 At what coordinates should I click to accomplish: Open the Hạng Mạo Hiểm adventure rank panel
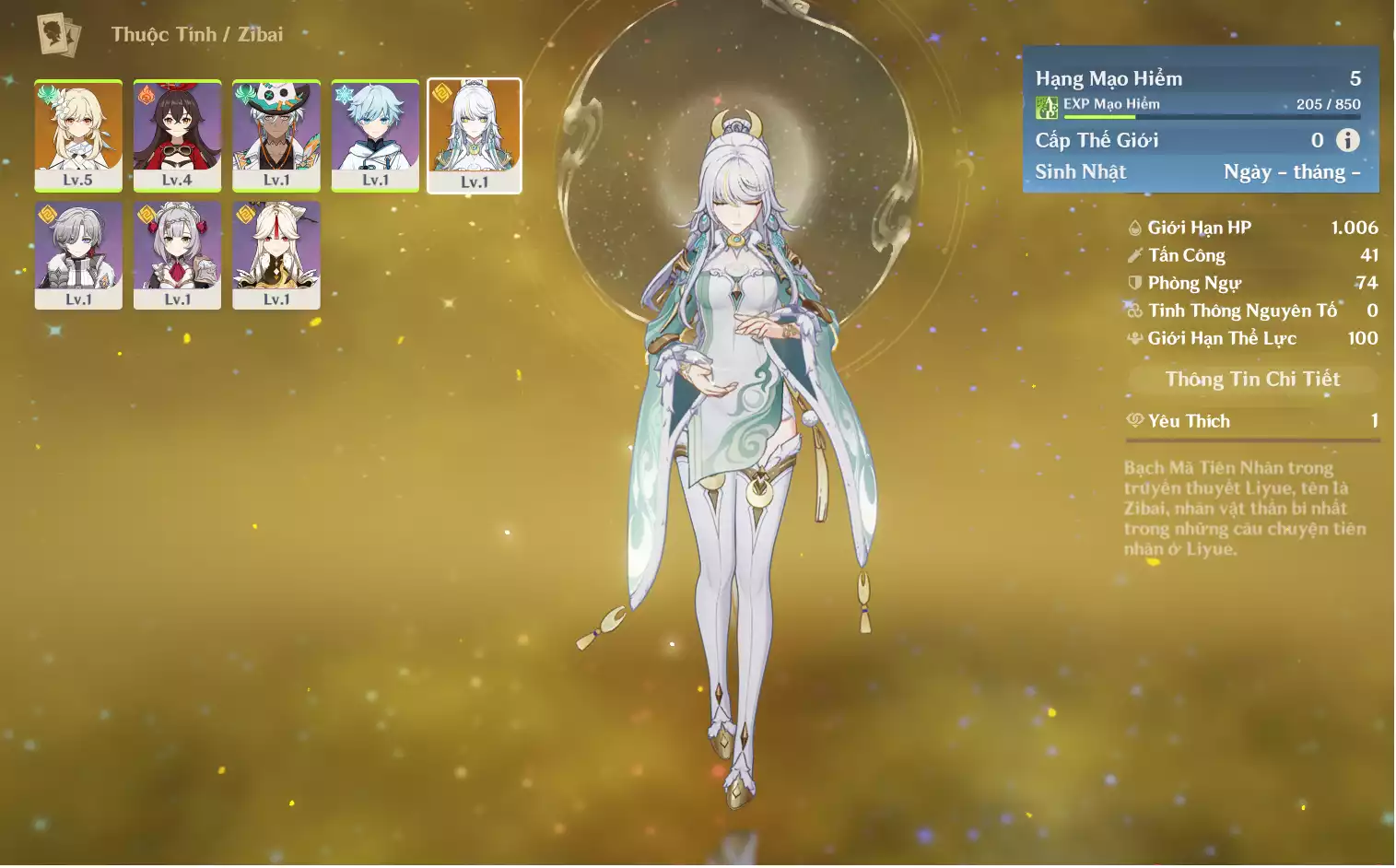pos(1198,79)
